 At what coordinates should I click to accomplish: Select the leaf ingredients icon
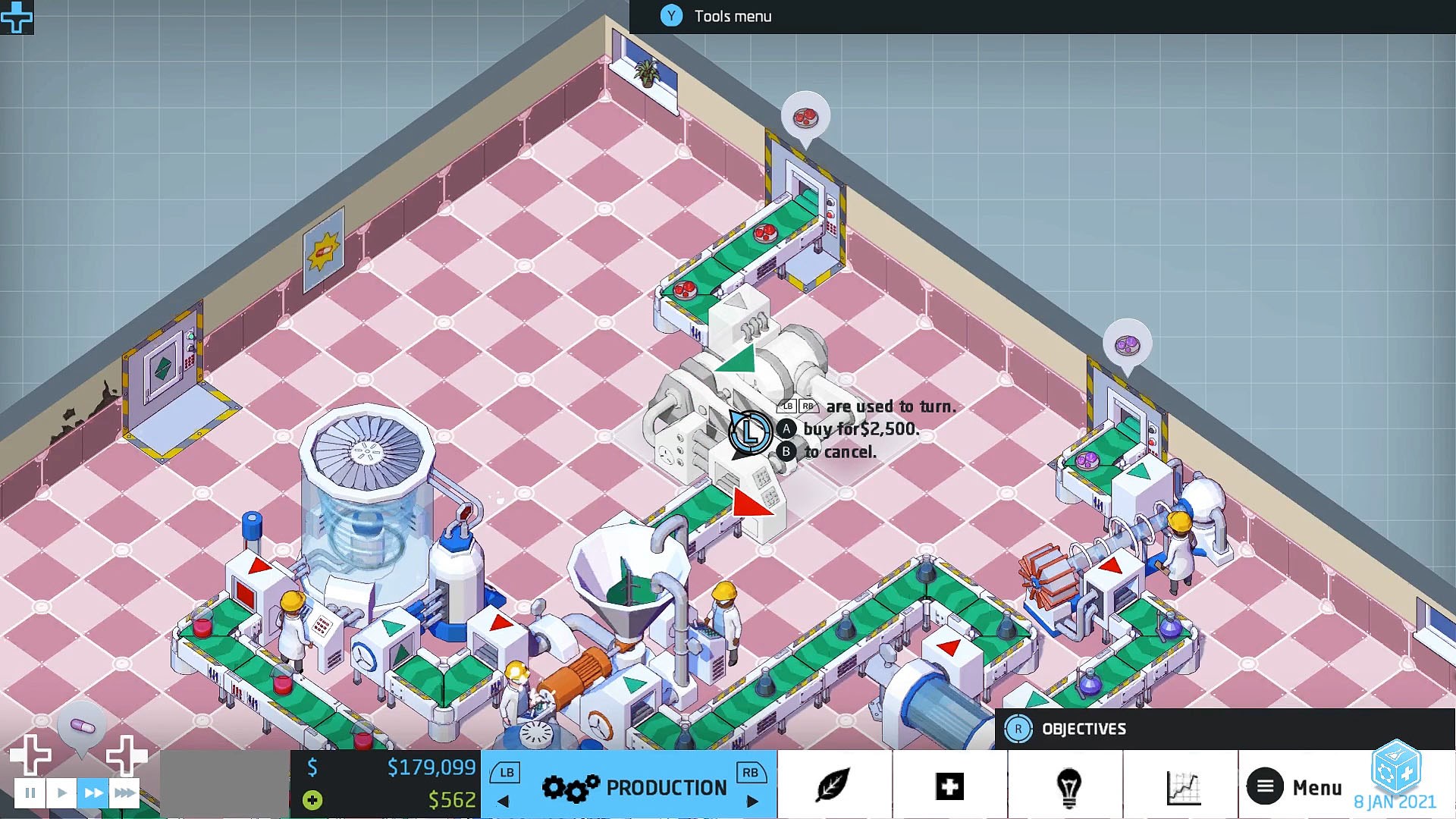[833, 786]
